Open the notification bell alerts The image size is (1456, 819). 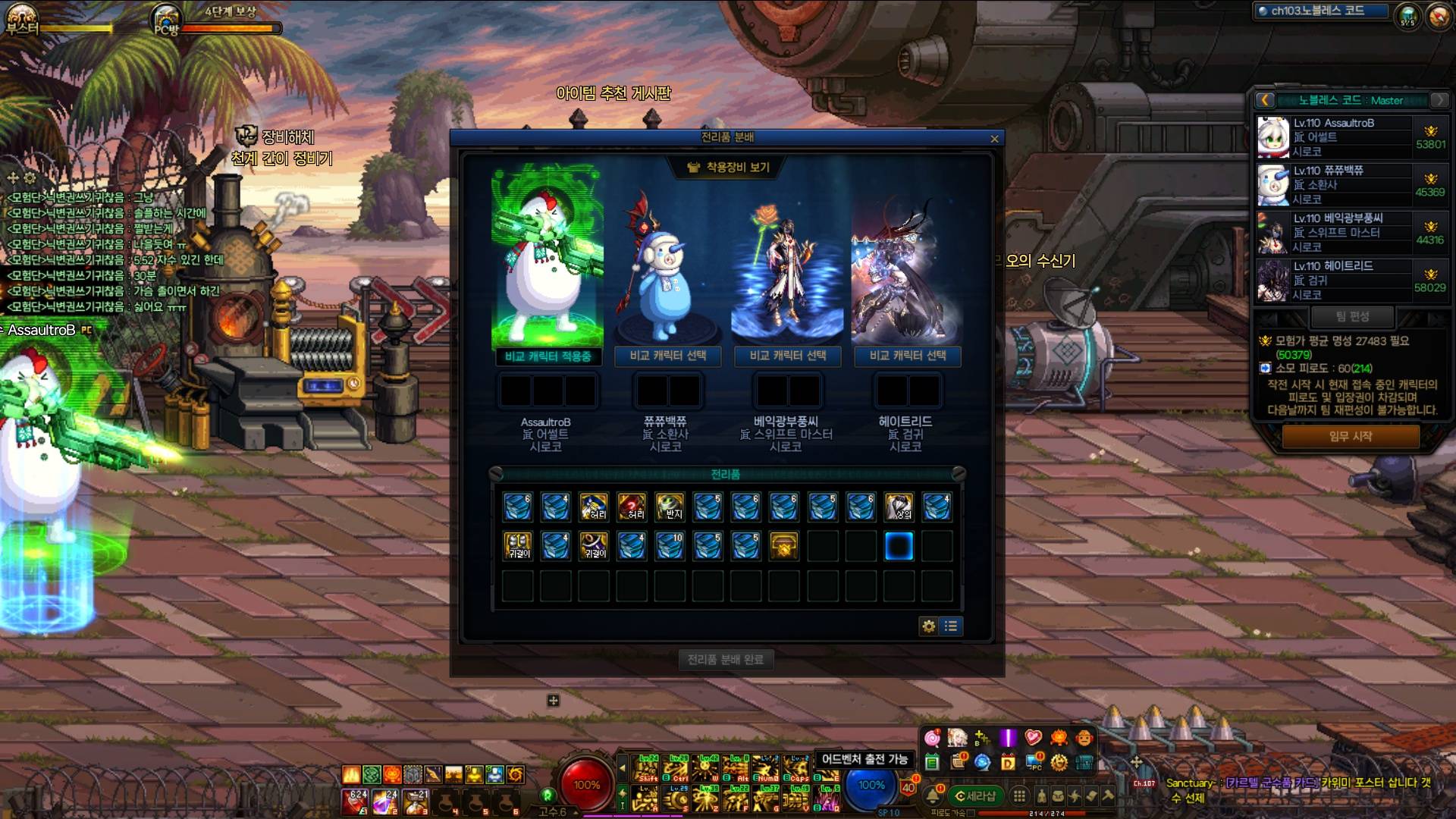coord(934,795)
